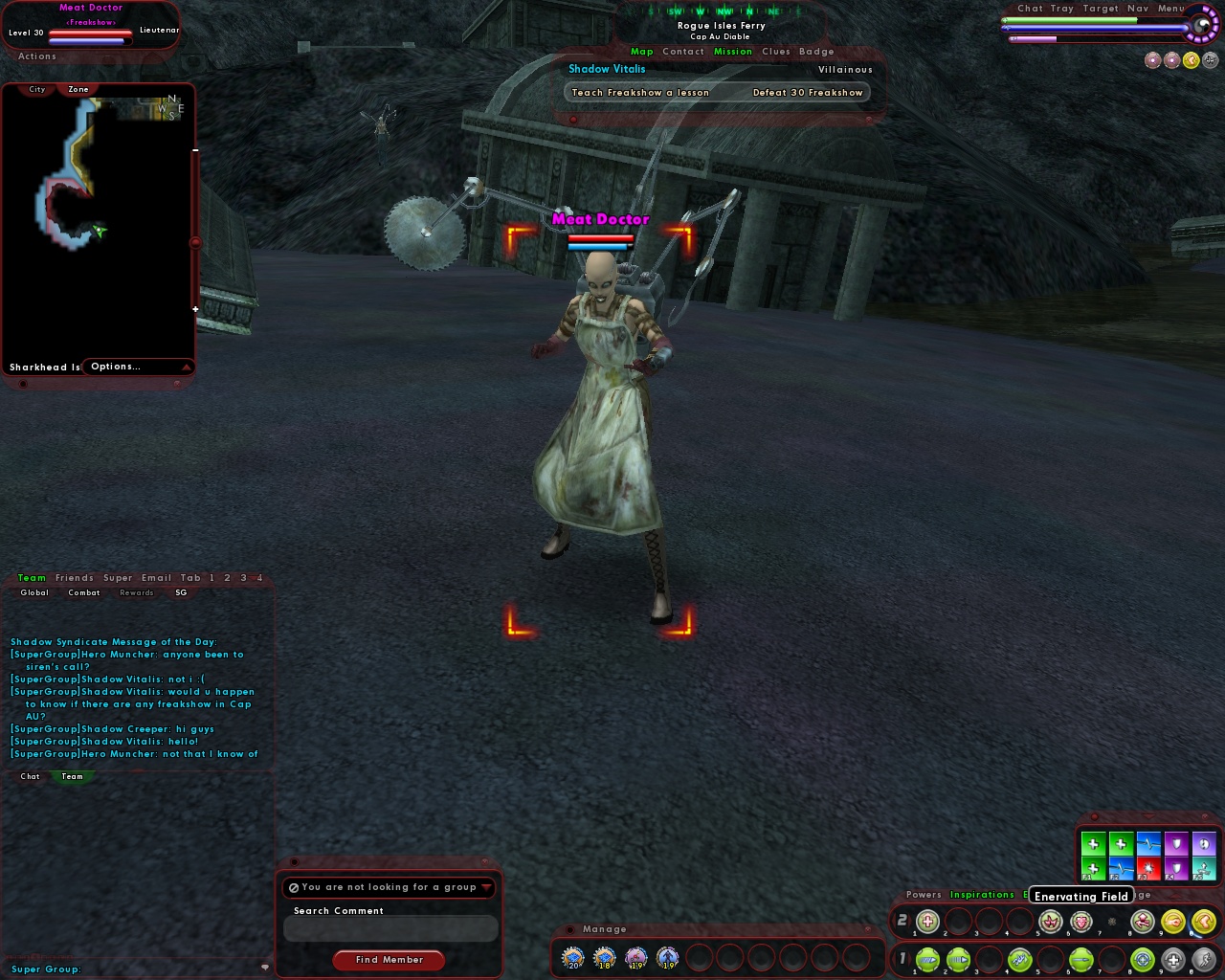Activate the first green power in tray 1
This screenshot has height=980, width=1225.
[928, 960]
